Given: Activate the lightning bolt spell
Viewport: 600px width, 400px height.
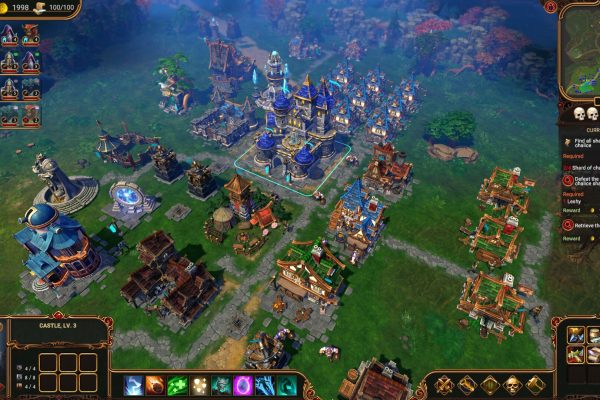Looking at the screenshot, I should click(x=134, y=385).
